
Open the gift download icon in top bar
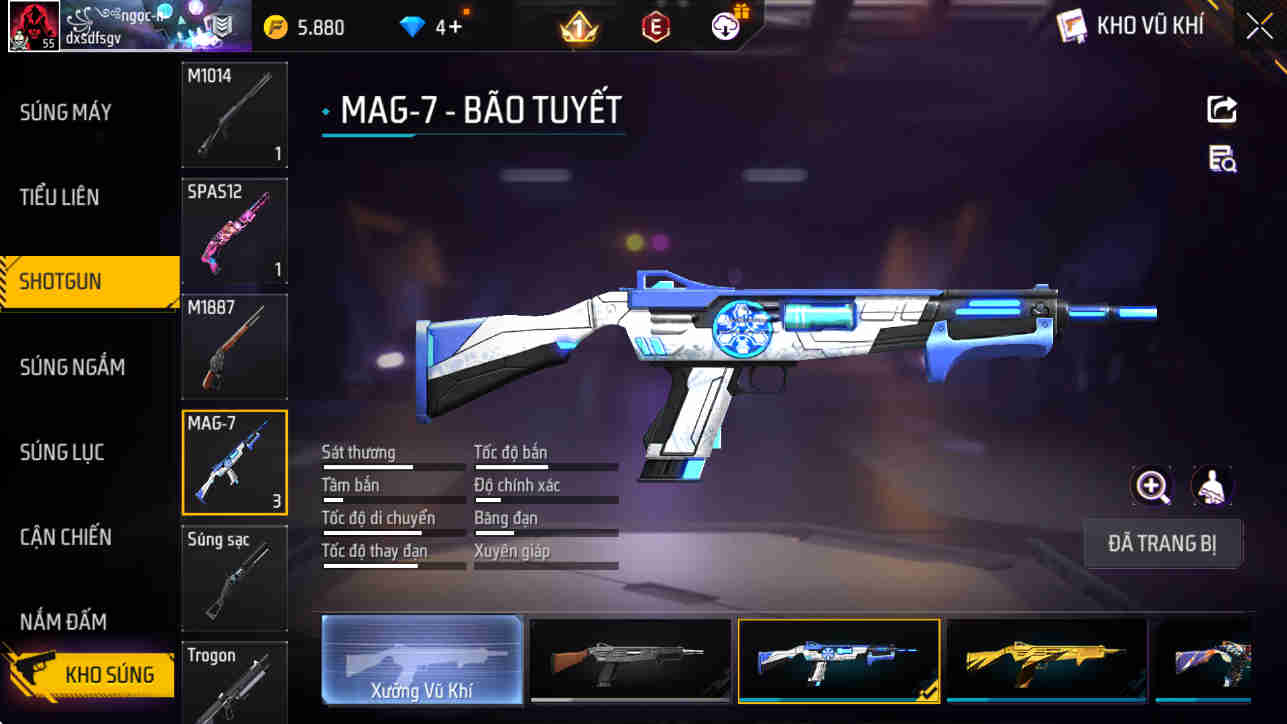point(727,27)
